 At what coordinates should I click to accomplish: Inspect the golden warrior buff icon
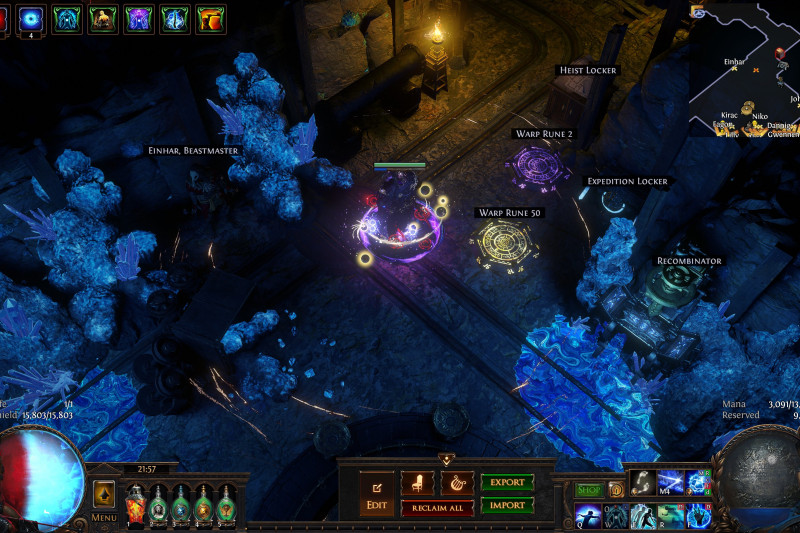(102, 18)
